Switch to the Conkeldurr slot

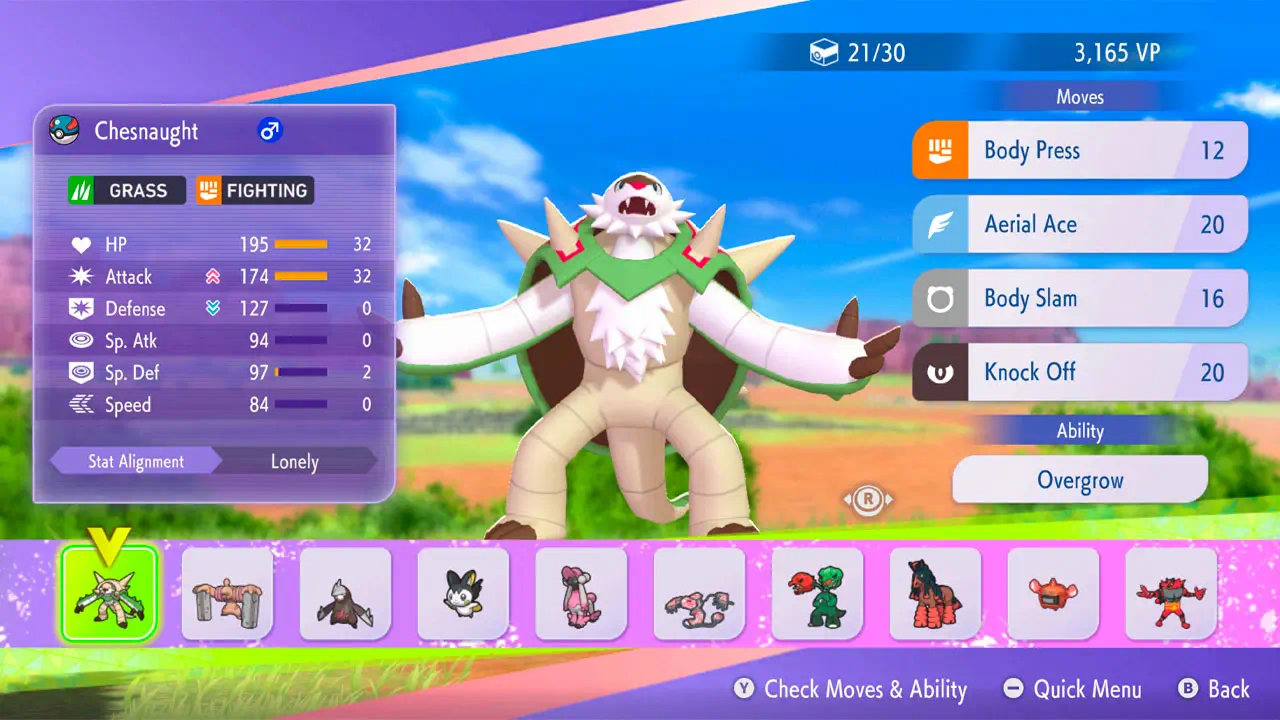pyautogui.click(x=227, y=594)
